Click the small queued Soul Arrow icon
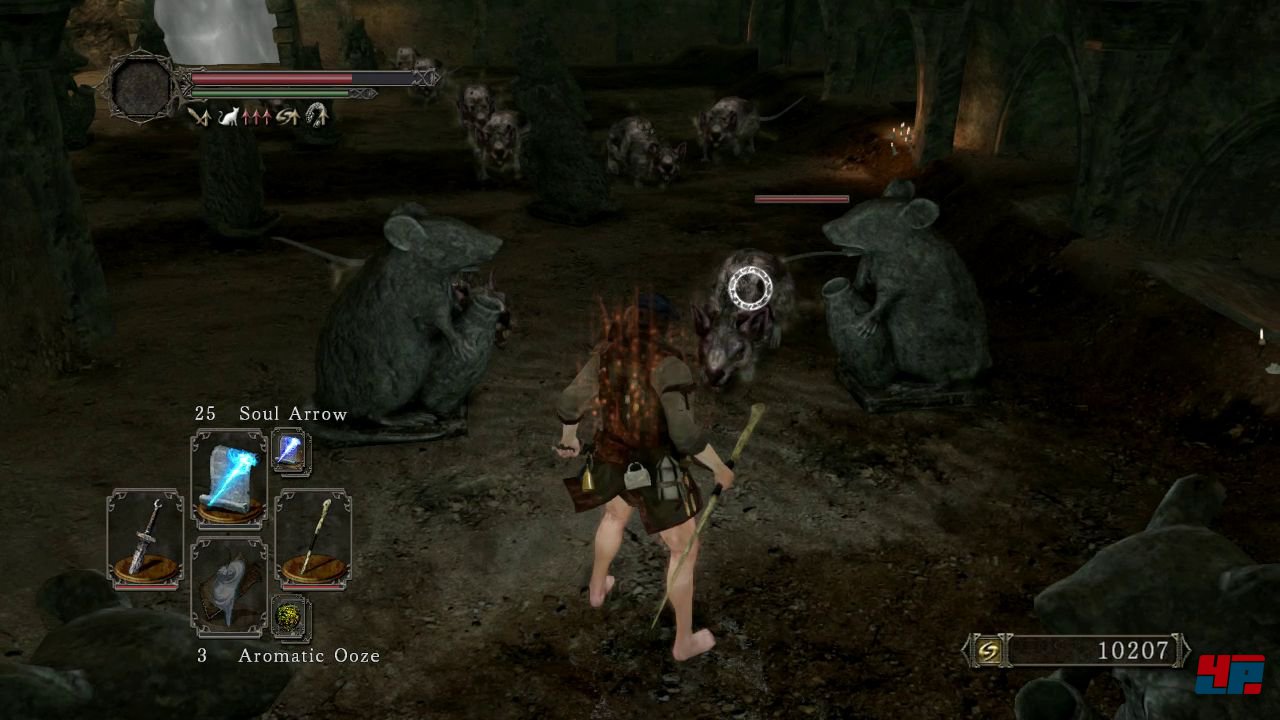 coord(291,451)
